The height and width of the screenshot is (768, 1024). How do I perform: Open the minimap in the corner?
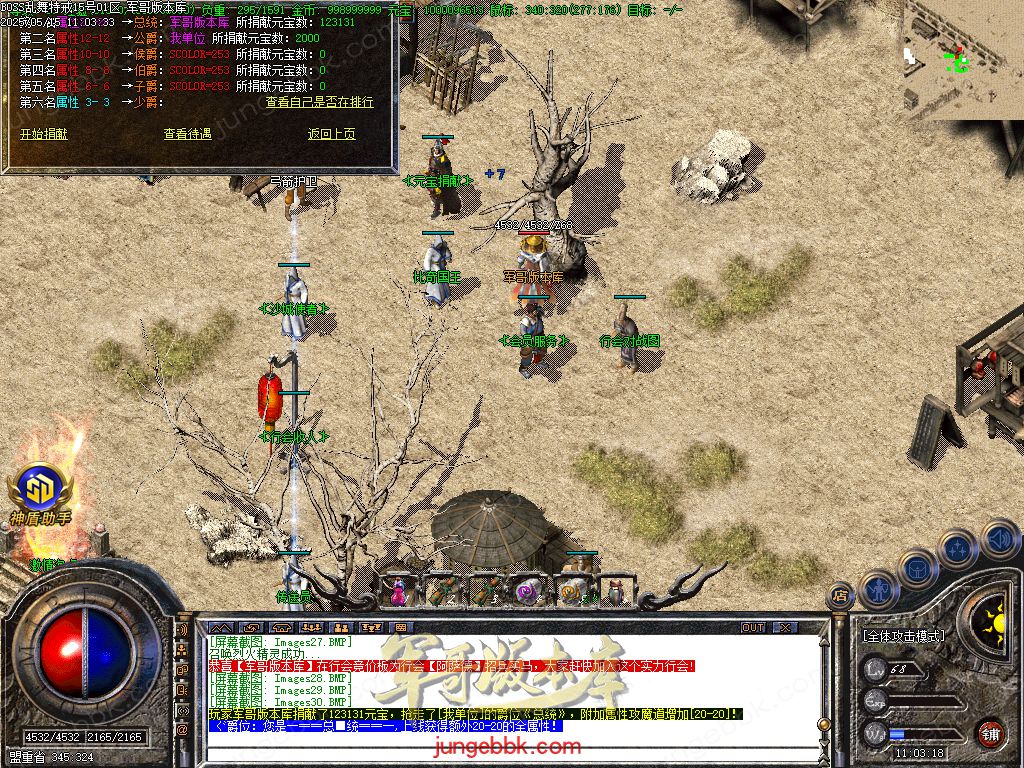pyautogui.click(x=963, y=60)
